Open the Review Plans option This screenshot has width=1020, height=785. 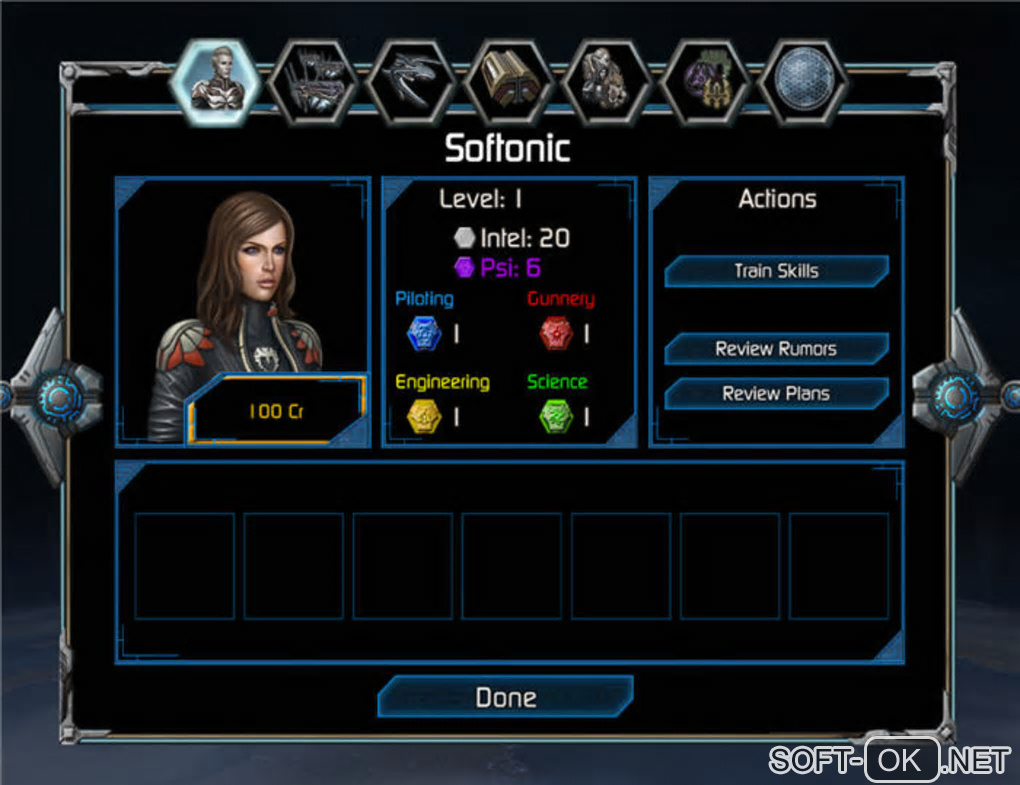(x=776, y=393)
